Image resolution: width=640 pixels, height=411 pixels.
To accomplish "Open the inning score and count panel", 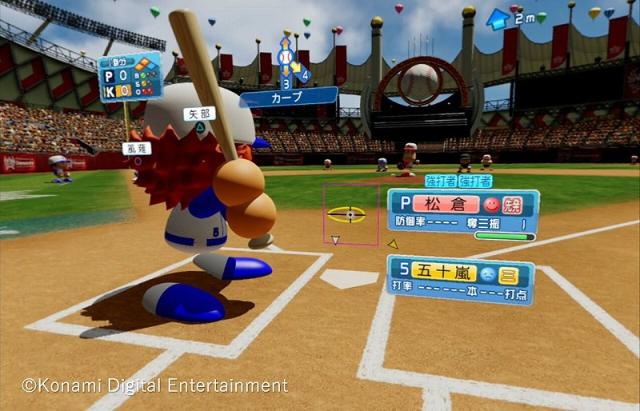I will pos(129,77).
